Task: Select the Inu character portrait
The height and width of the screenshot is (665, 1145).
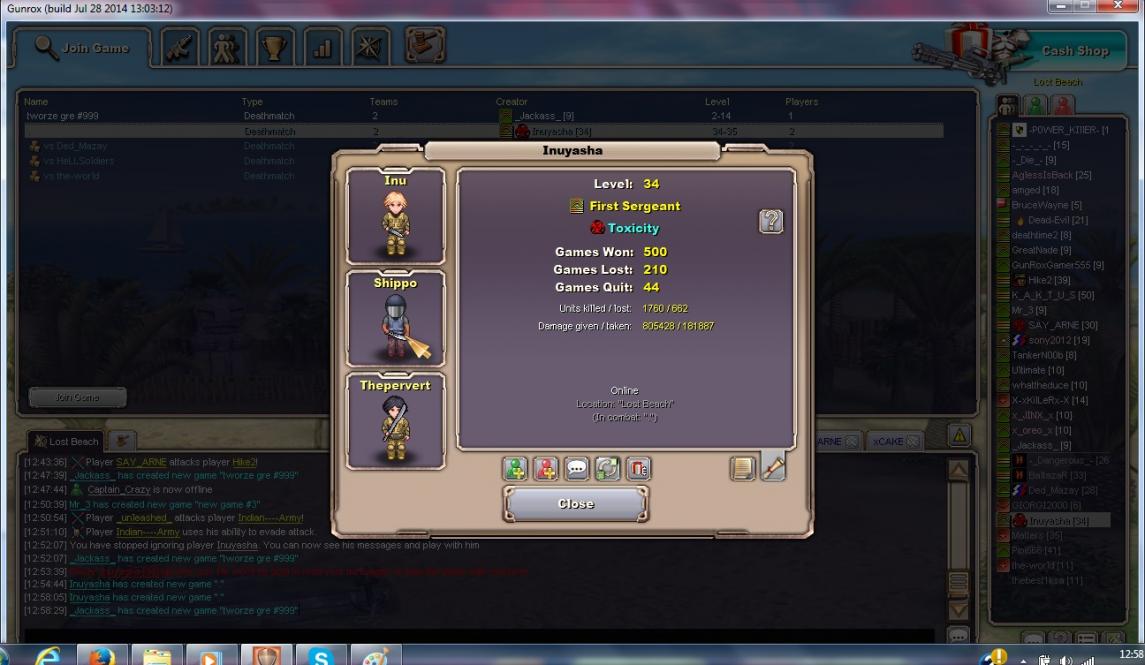Action: click(395, 218)
